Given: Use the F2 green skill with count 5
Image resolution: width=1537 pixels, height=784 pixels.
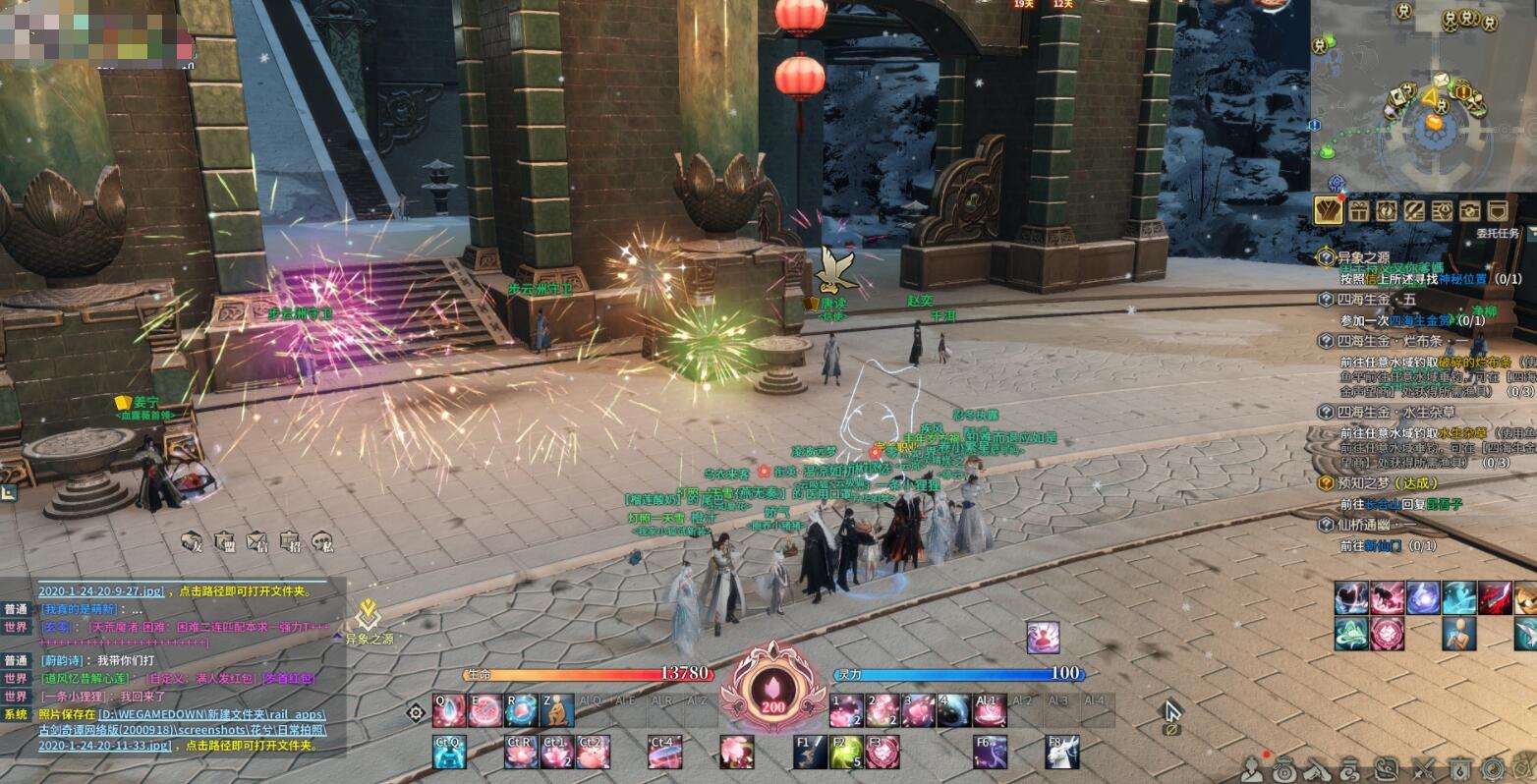Looking at the screenshot, I should click(847, 752).
